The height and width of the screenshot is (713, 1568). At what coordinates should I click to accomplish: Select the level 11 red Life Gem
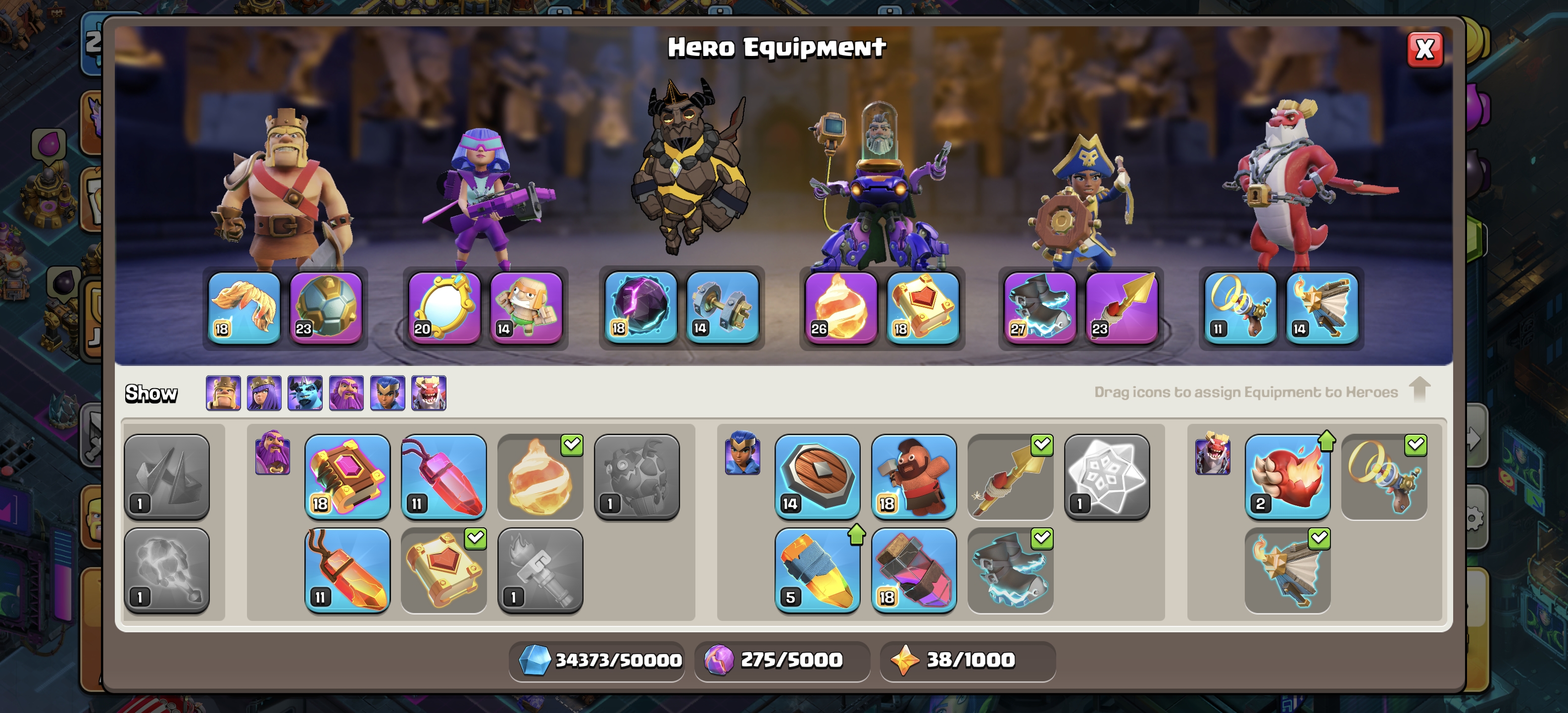click(444, 476)
